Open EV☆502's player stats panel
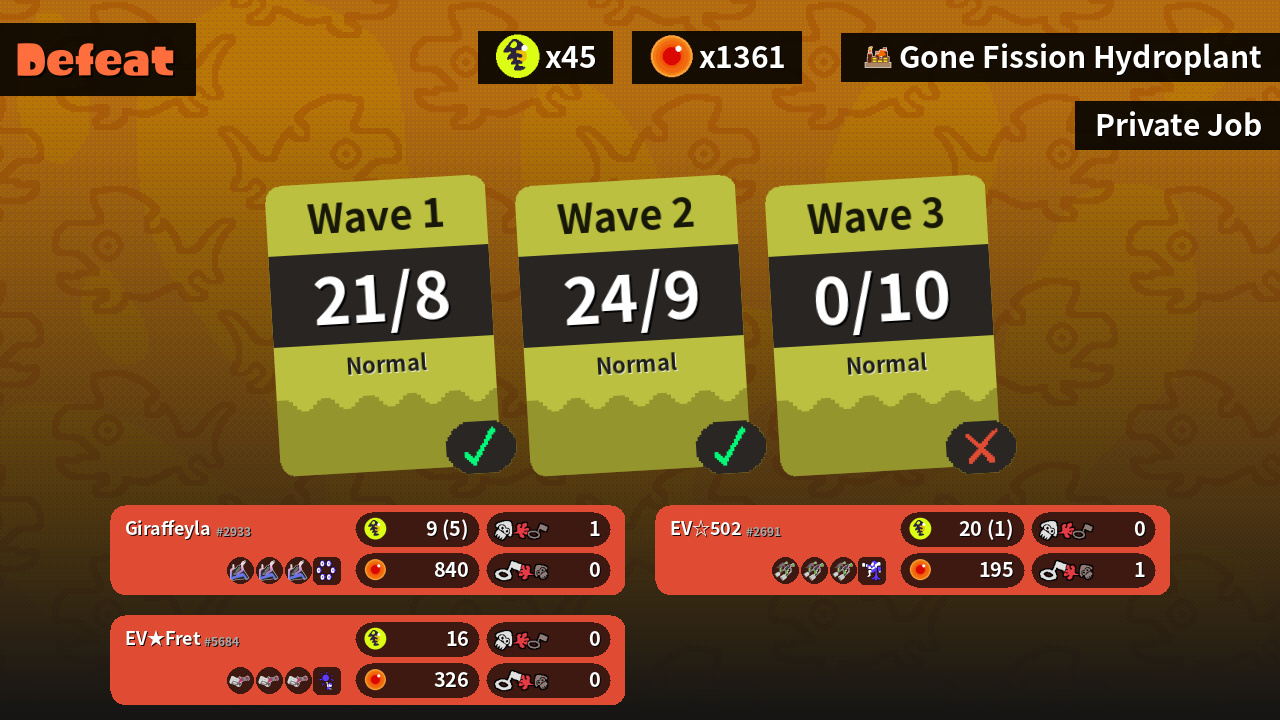This screenshot has width=1280, height=720. coord(912,550)
